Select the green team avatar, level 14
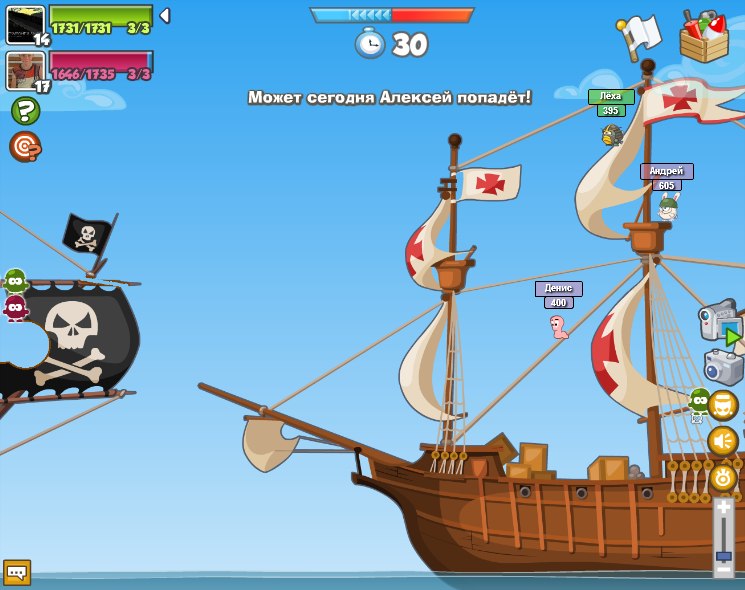This screenshot has height=590, width=745. [25, 24]
